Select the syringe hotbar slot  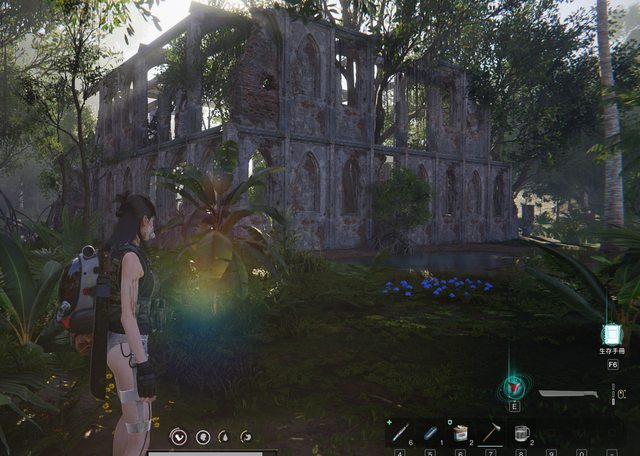coord(399,434)
